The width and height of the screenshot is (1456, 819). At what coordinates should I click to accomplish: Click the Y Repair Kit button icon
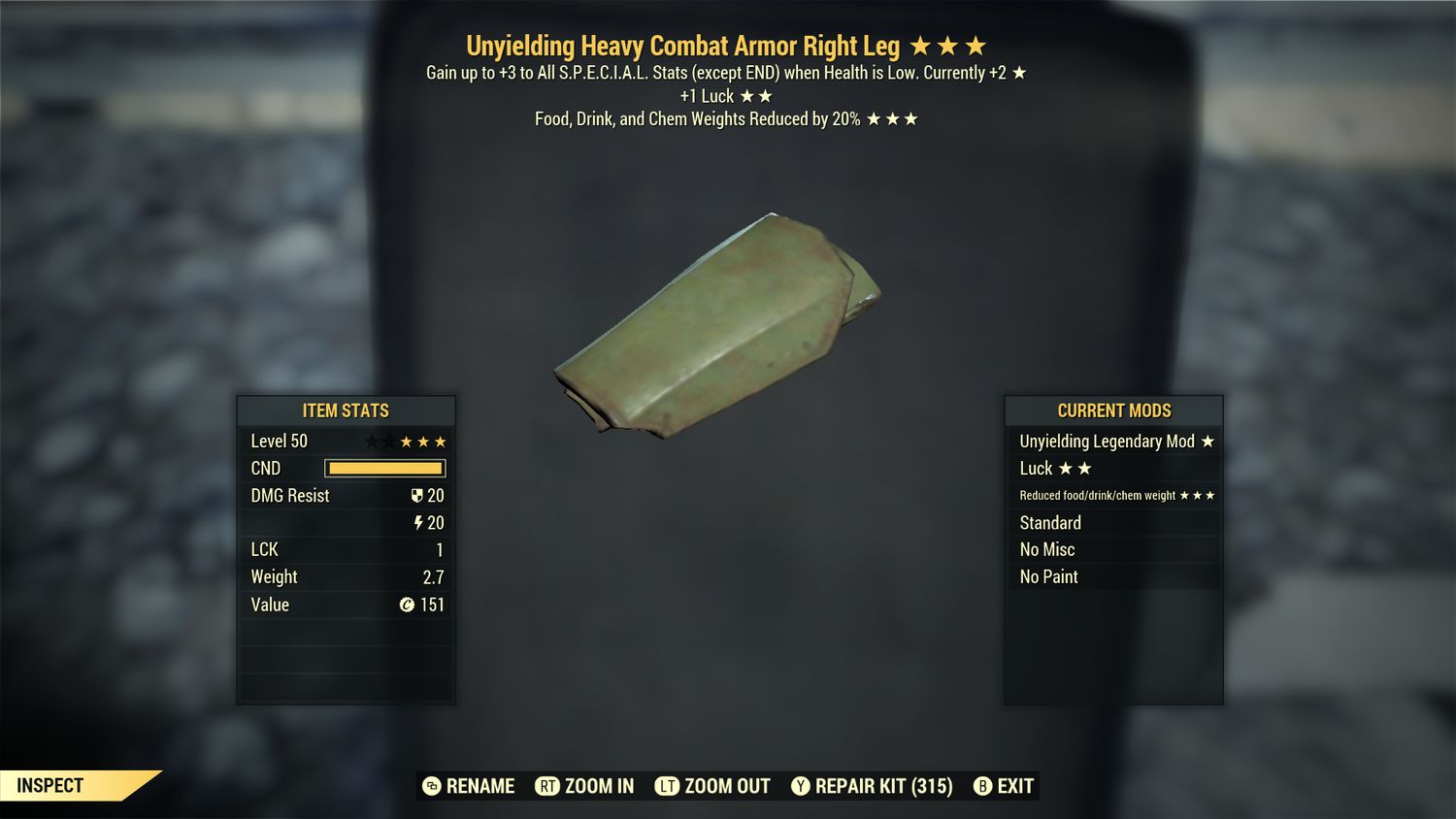(x=802, y=786)
